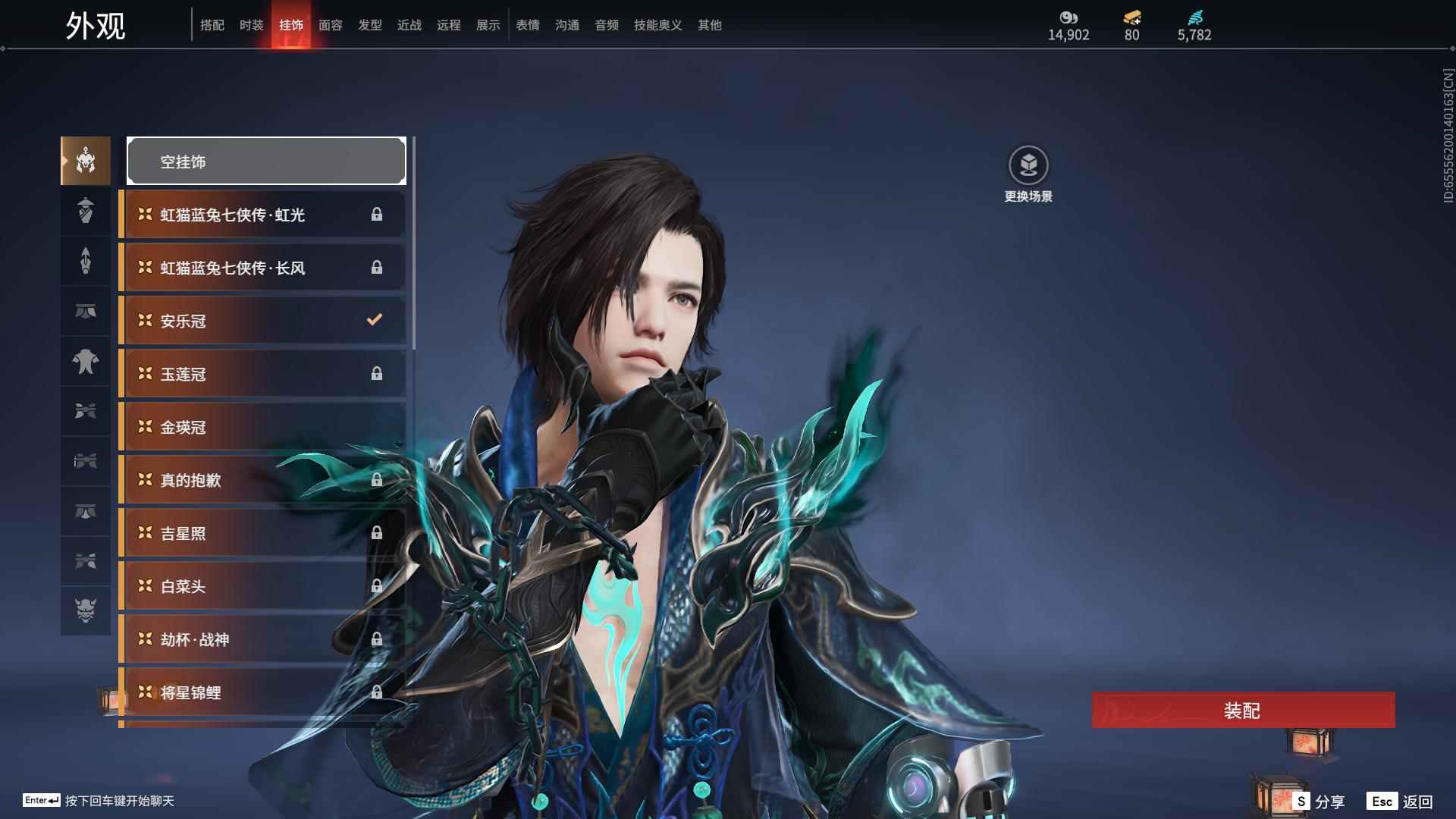The height and width of the screenshot is (819, 1456).
Task: Open the demon mask accessory category
Action: coord(86,610)
